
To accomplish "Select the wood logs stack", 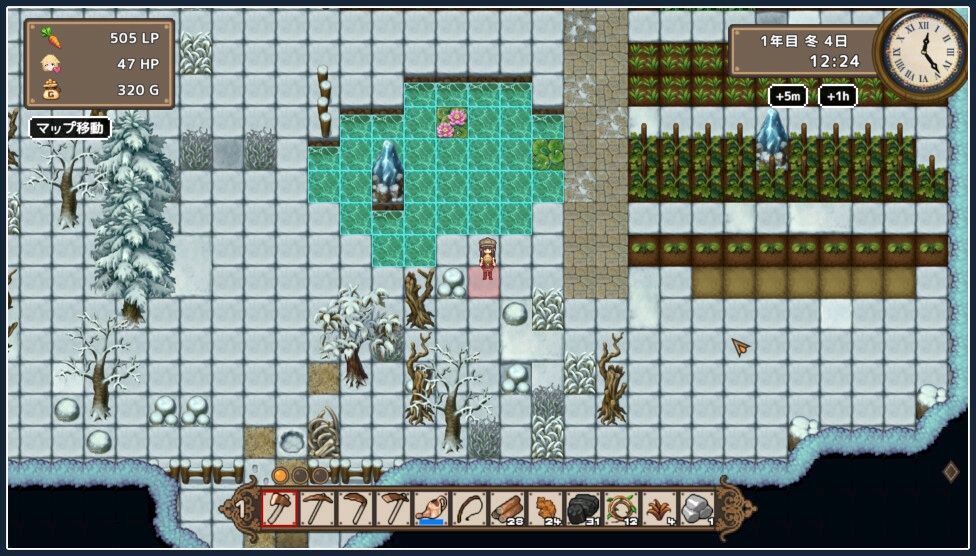I will click(507, 509).
